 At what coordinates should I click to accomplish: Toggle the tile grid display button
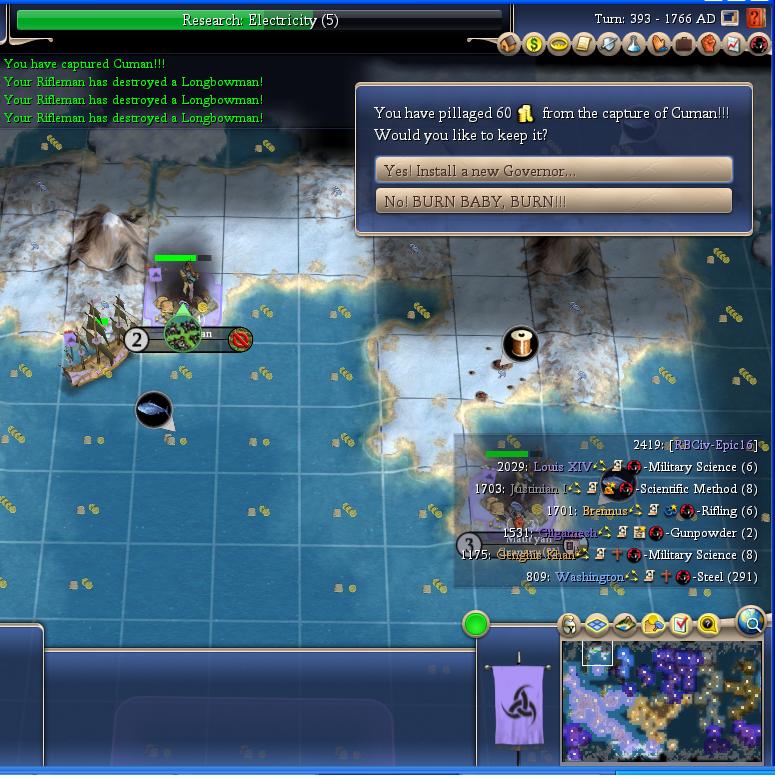click(x=597, y=626)
